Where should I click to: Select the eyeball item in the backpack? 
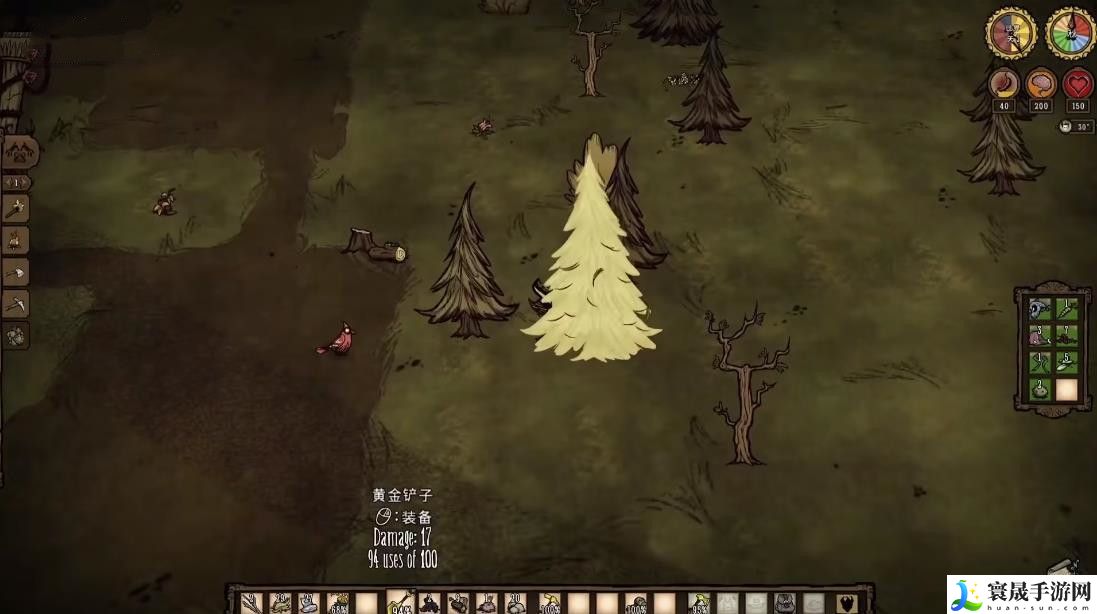(x=1040, y=310)
